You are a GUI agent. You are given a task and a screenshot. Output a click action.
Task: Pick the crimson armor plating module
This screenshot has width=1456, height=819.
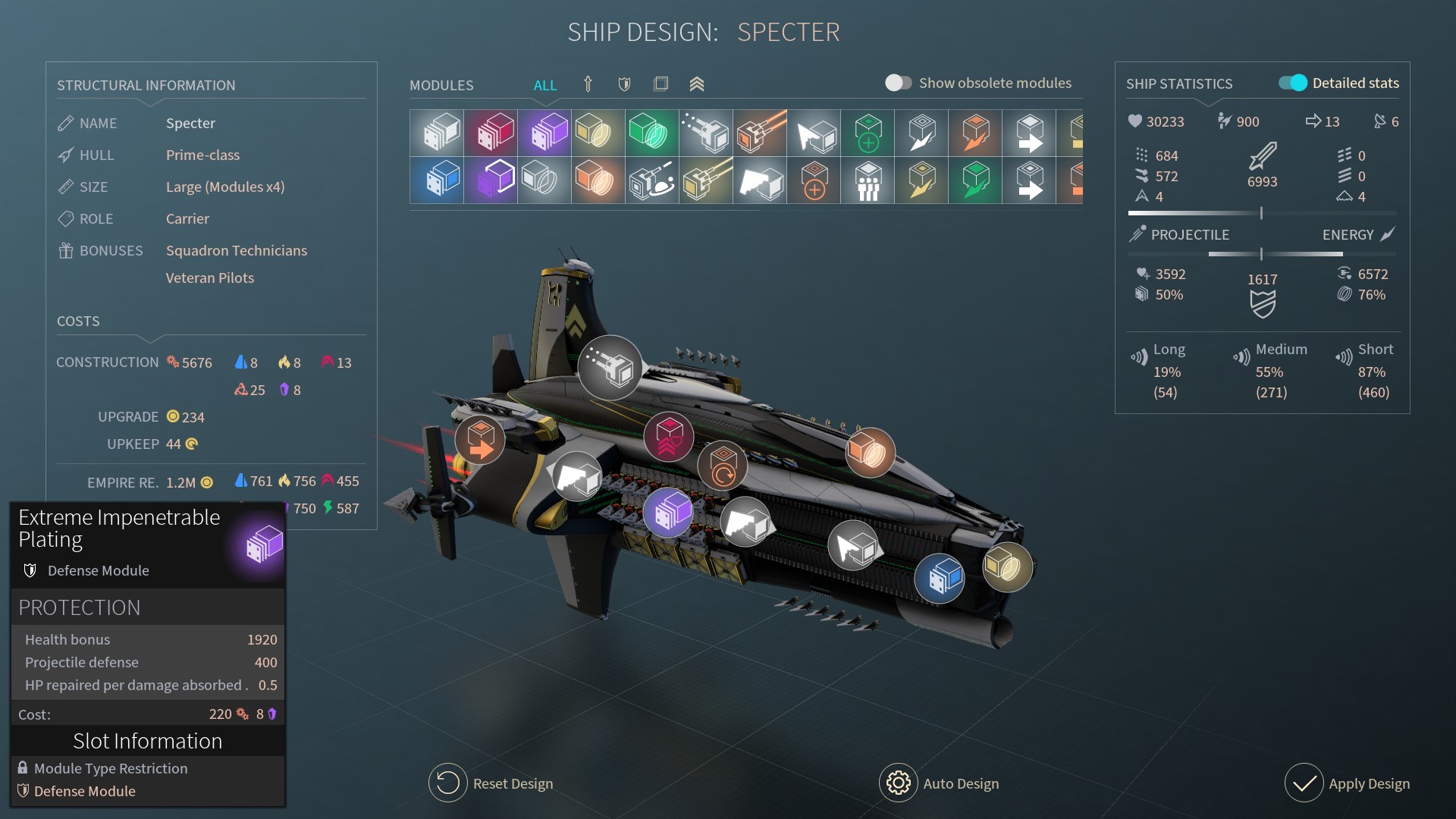[491, 133]
